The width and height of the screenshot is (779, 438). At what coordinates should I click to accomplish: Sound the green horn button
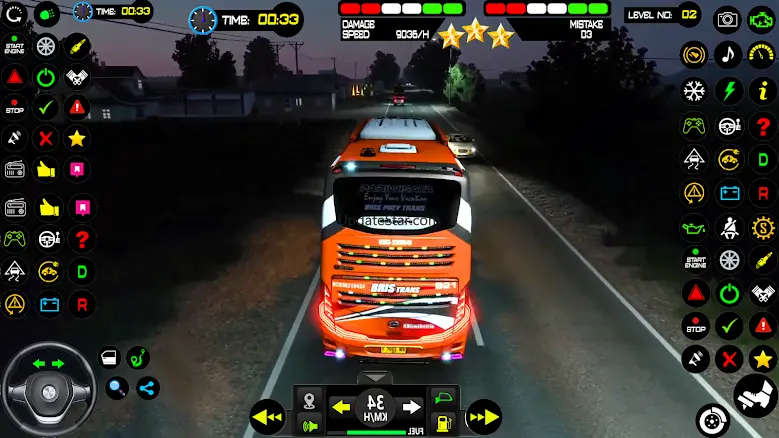312,426
